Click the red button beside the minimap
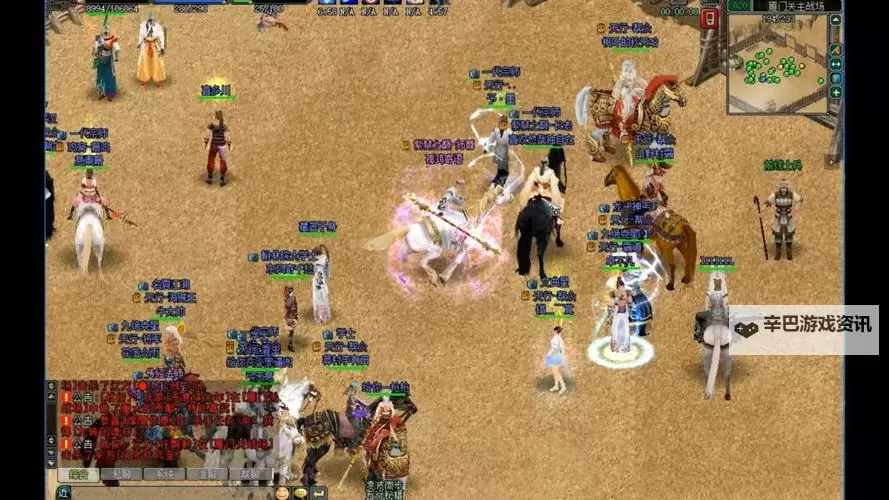Viewport: 889px width, 500px height. [x=710, y=19]
